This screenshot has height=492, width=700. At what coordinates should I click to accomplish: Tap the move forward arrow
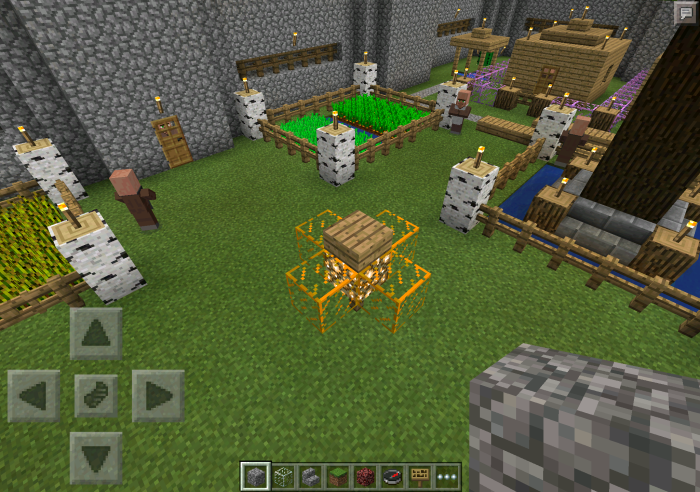(97, 334)
